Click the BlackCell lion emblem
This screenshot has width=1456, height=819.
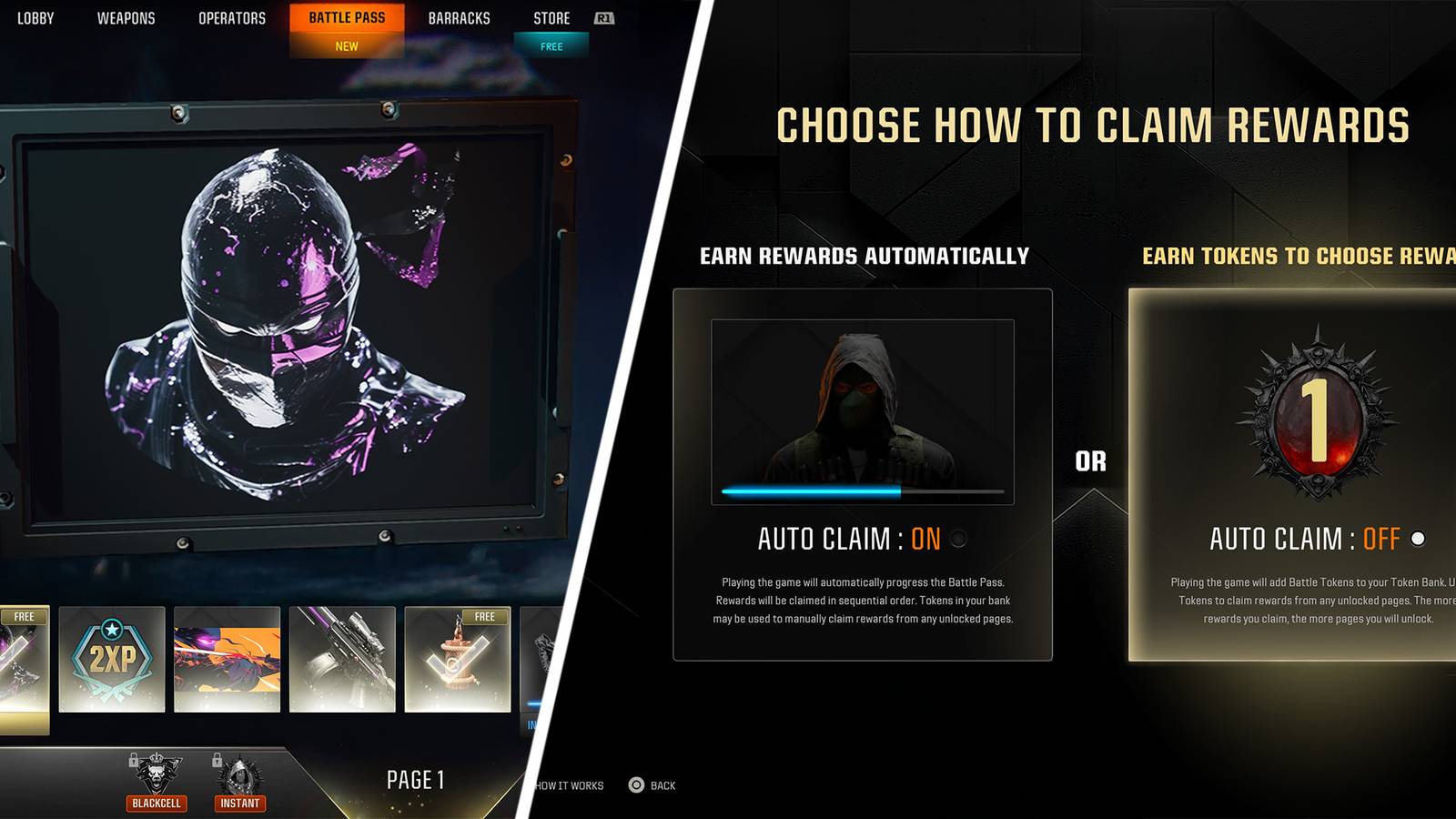[156, 774]
